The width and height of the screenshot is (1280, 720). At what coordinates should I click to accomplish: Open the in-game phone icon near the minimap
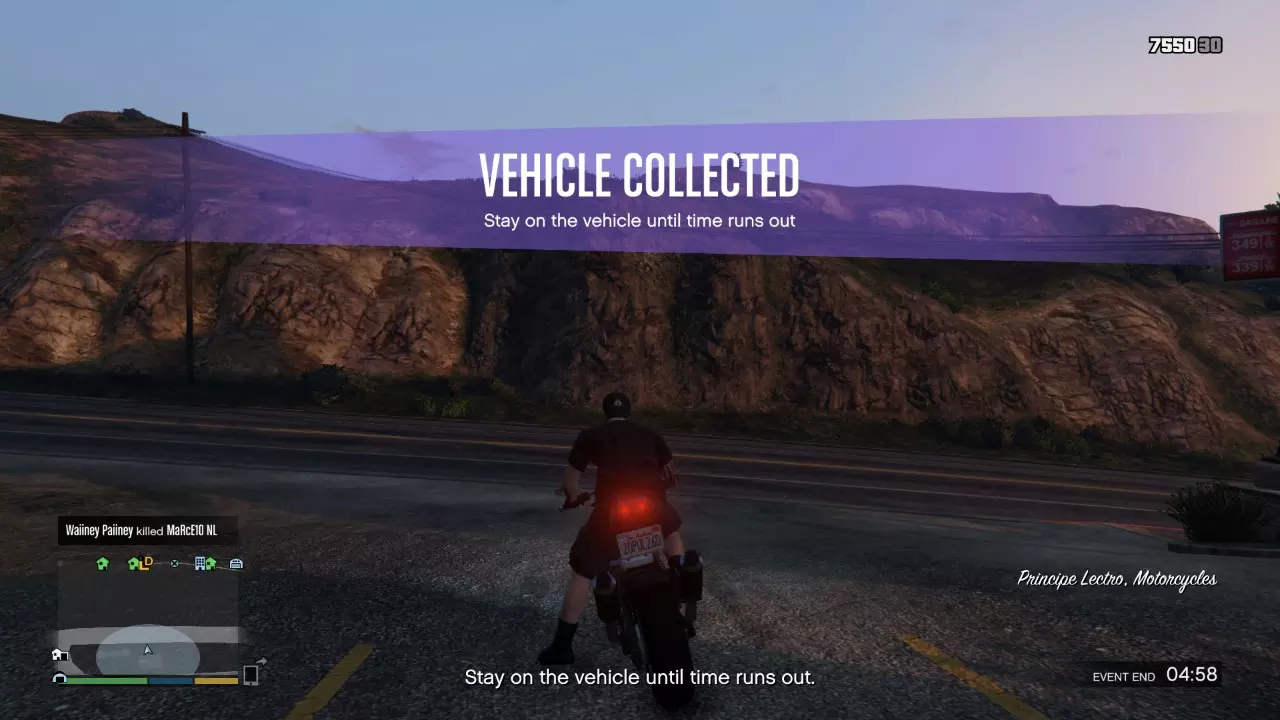coord(252,676)
